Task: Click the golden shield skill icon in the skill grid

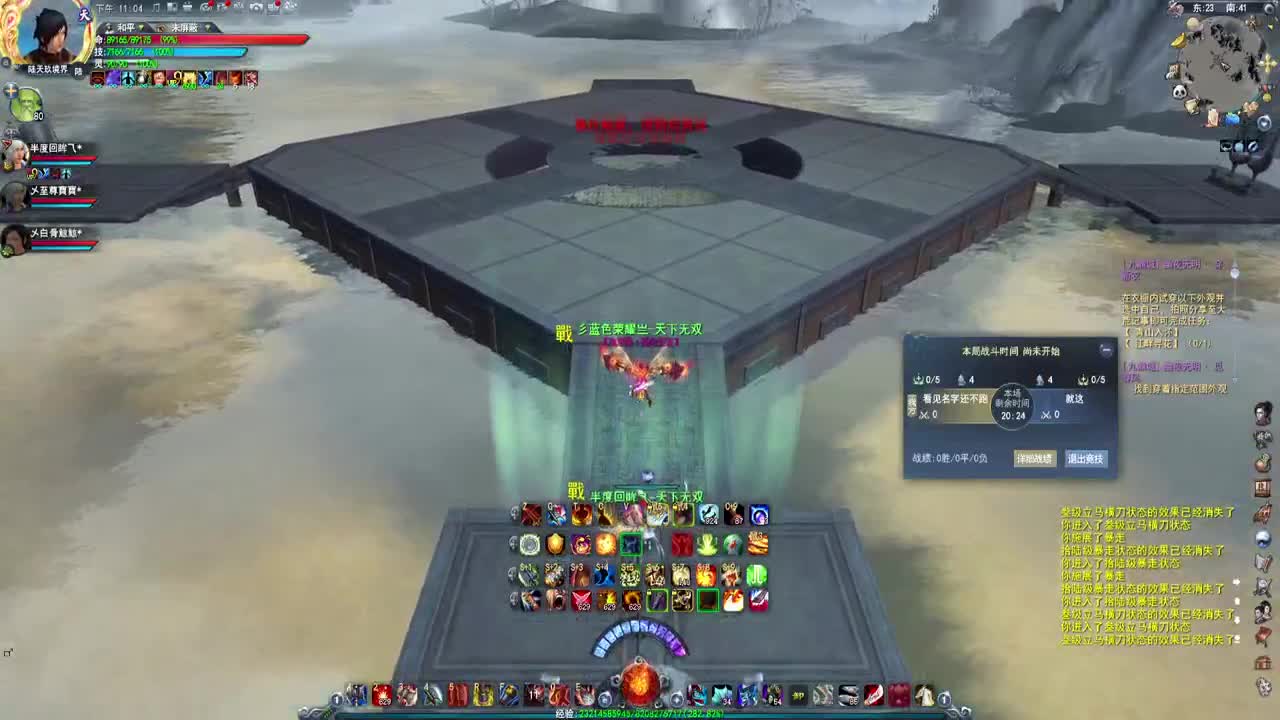Action: 556,543
